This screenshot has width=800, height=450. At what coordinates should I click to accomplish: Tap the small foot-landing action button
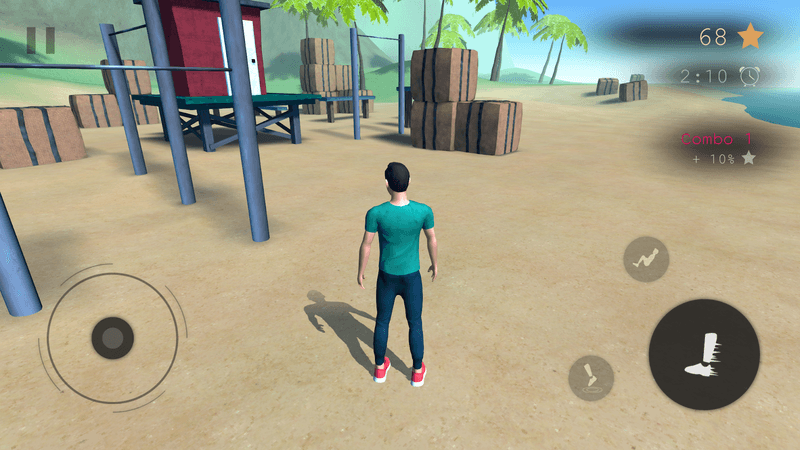click(591, 377)
